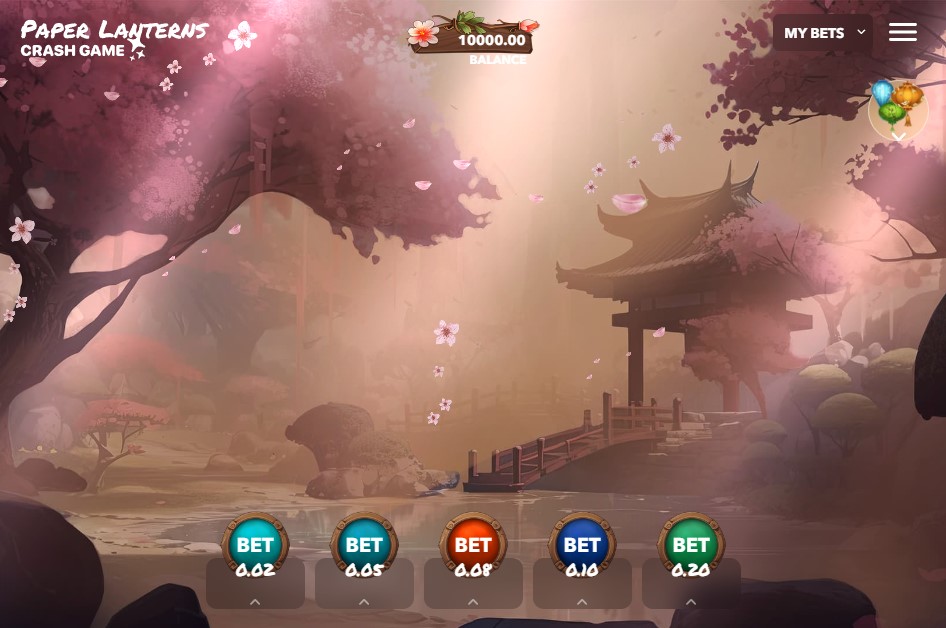The height and width of the screenshot is (628, 946).
Task: Expand the panel under the 0.05 bet
Action: pos(364,601)
